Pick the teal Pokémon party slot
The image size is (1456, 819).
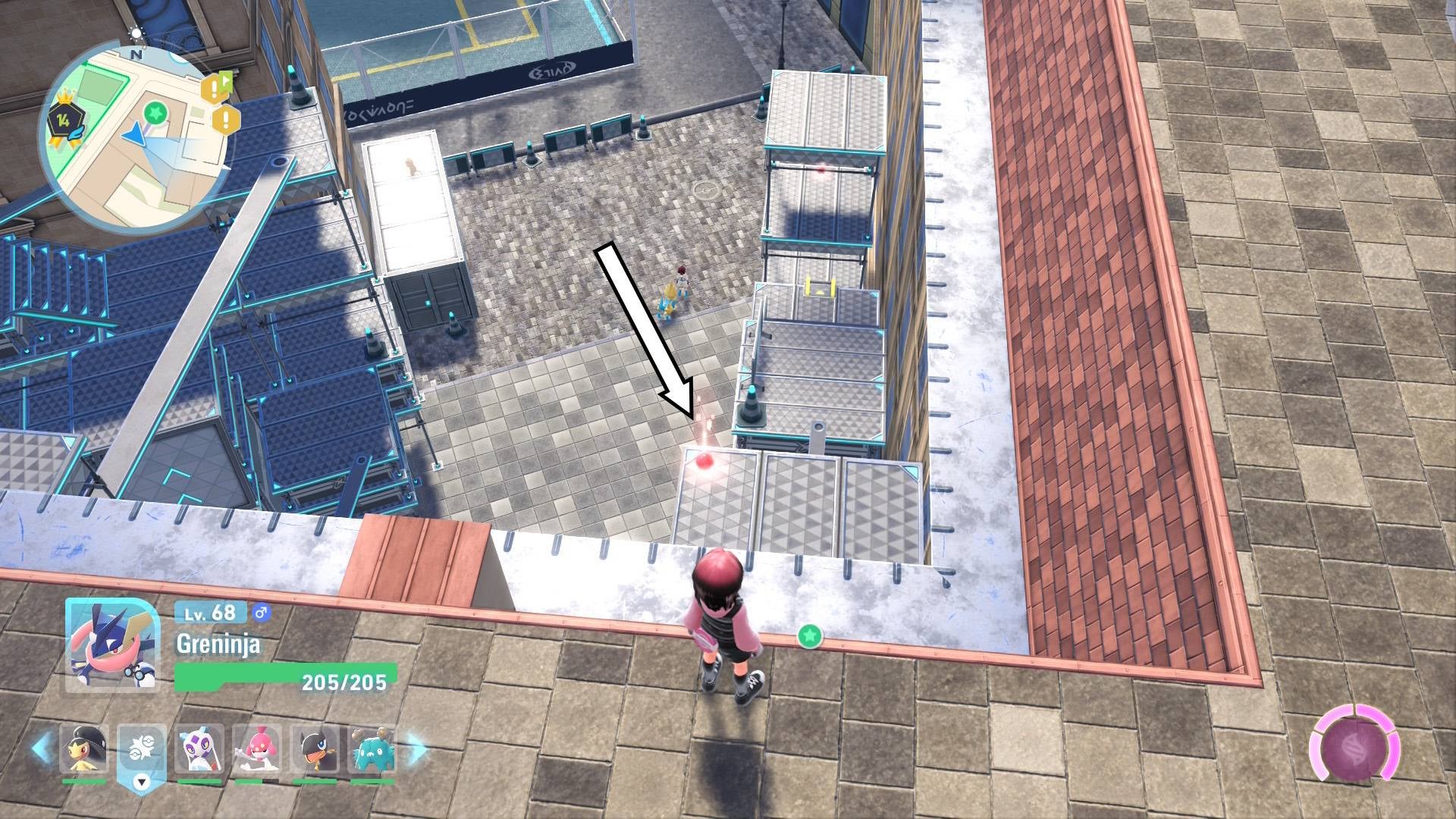click(372, 748)
